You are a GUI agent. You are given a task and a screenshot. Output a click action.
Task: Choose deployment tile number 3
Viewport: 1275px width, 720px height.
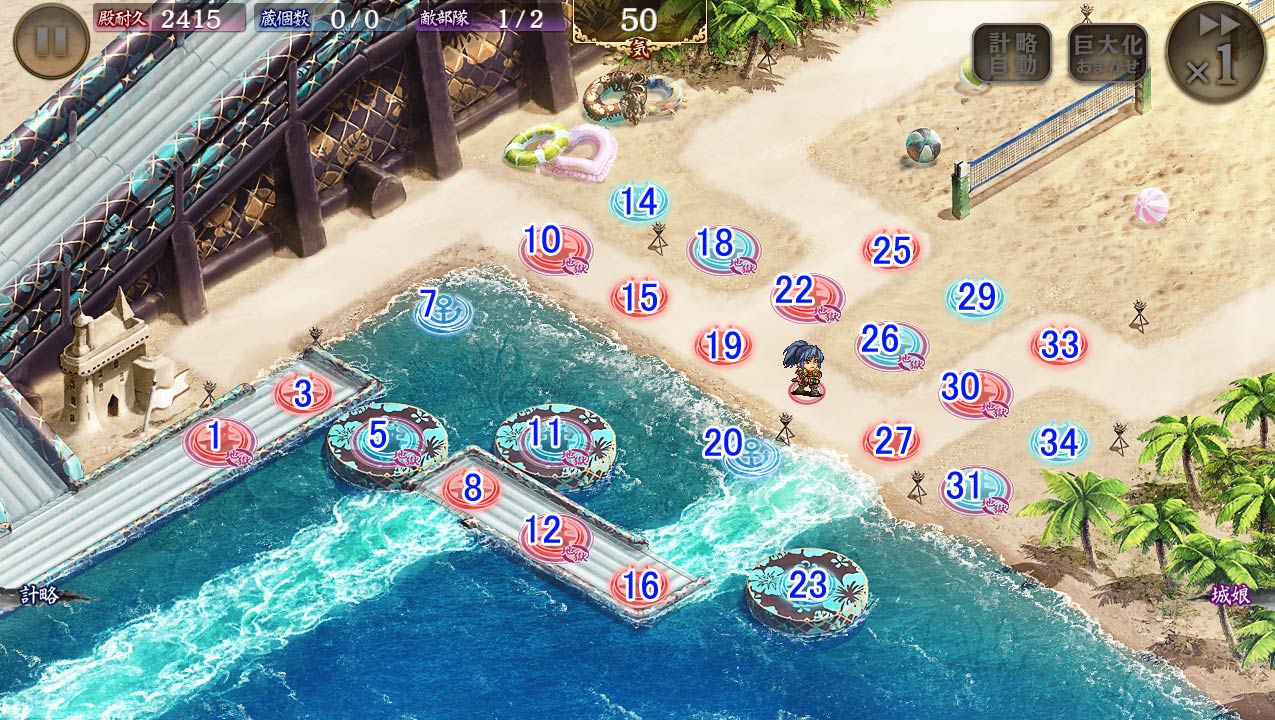tap(303, 393)
